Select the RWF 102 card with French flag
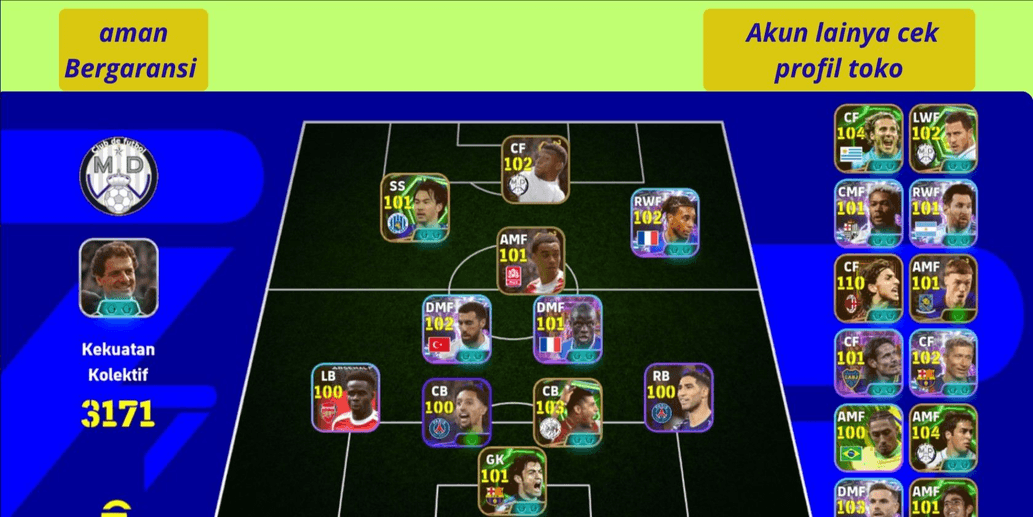Image resolution: width=1033 pixels, height=517 pixels. 665,220
